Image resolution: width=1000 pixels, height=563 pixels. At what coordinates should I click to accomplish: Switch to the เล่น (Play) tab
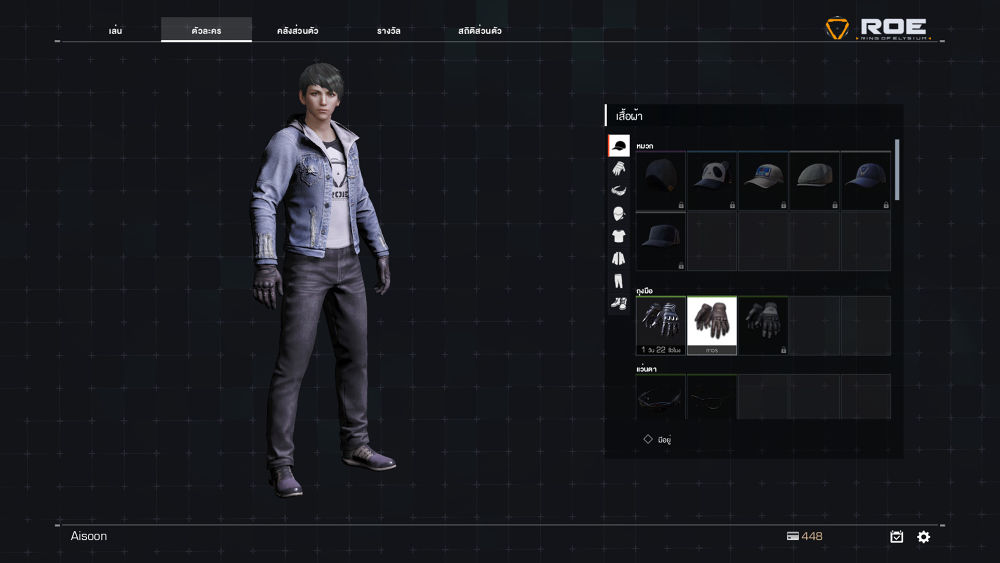click(116, 31)
